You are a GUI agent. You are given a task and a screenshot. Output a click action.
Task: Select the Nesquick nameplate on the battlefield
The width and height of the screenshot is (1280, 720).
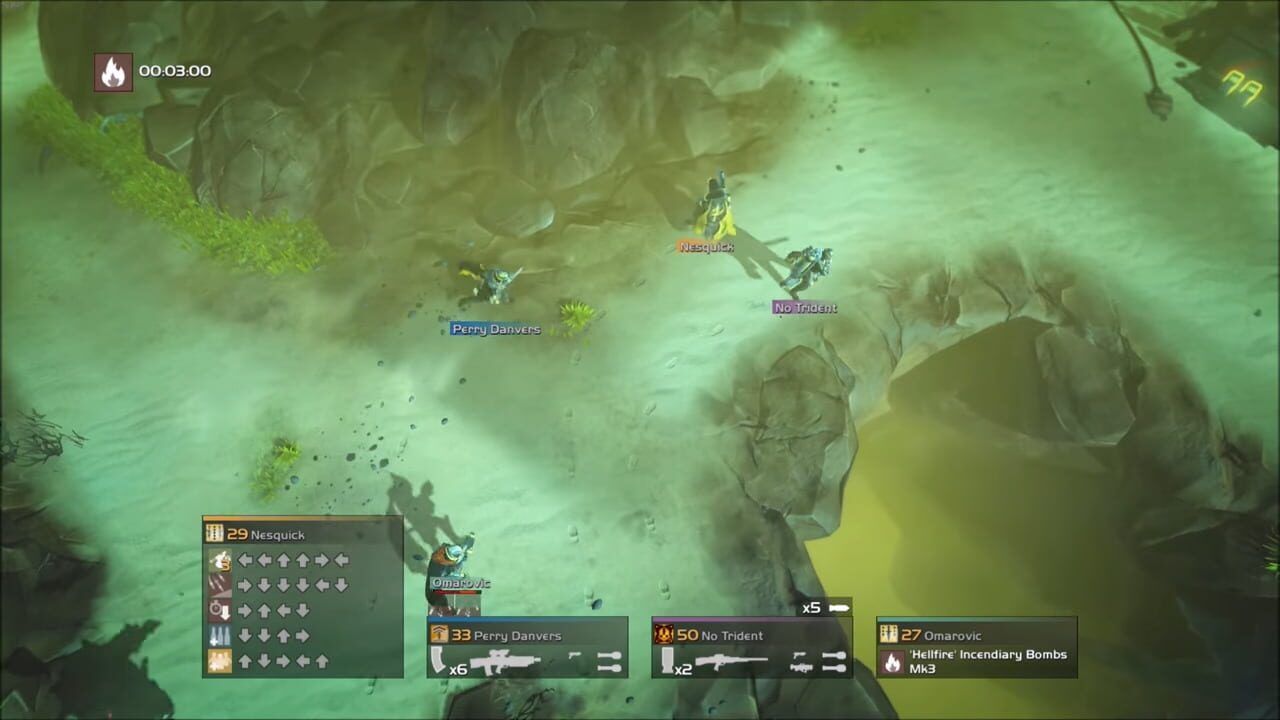(x=705, y=245)
